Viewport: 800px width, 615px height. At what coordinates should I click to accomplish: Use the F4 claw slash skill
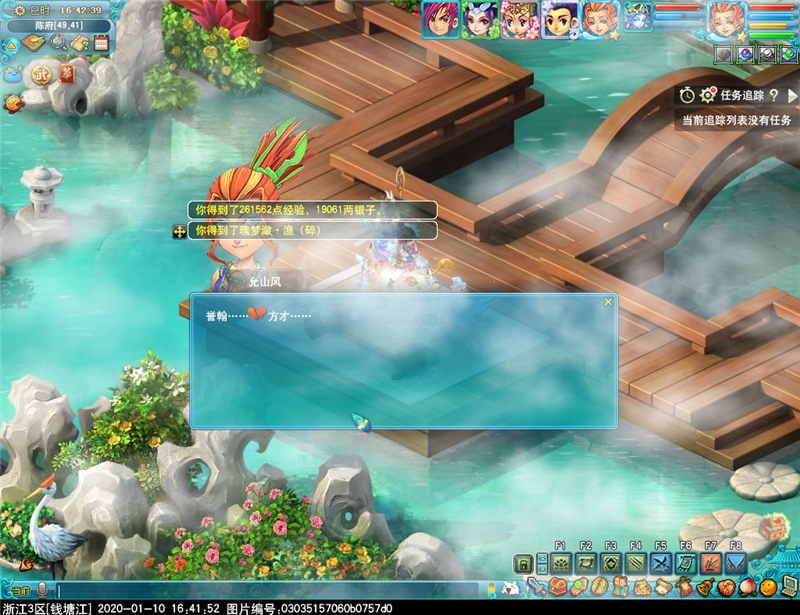pos(635,565)
